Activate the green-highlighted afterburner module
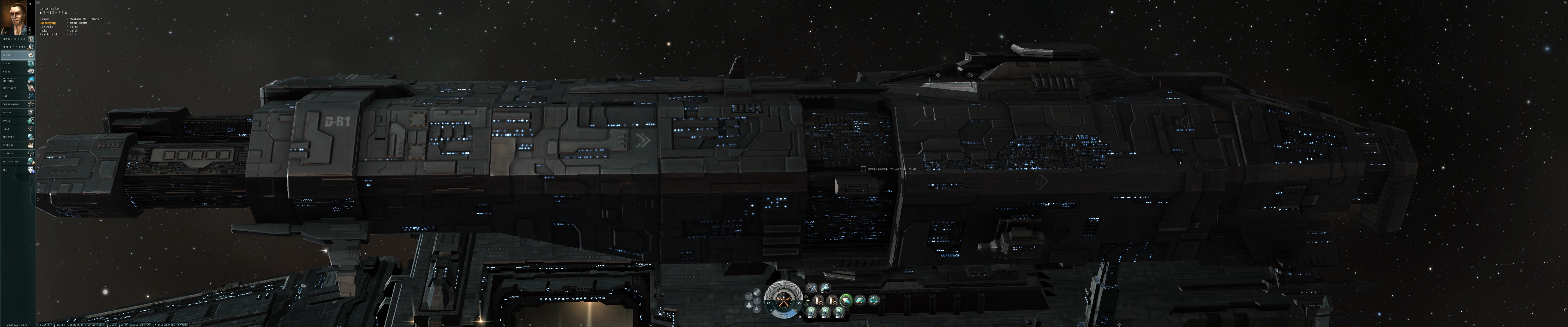This screenshot has width=1568, height=327. tap(846, 300)
